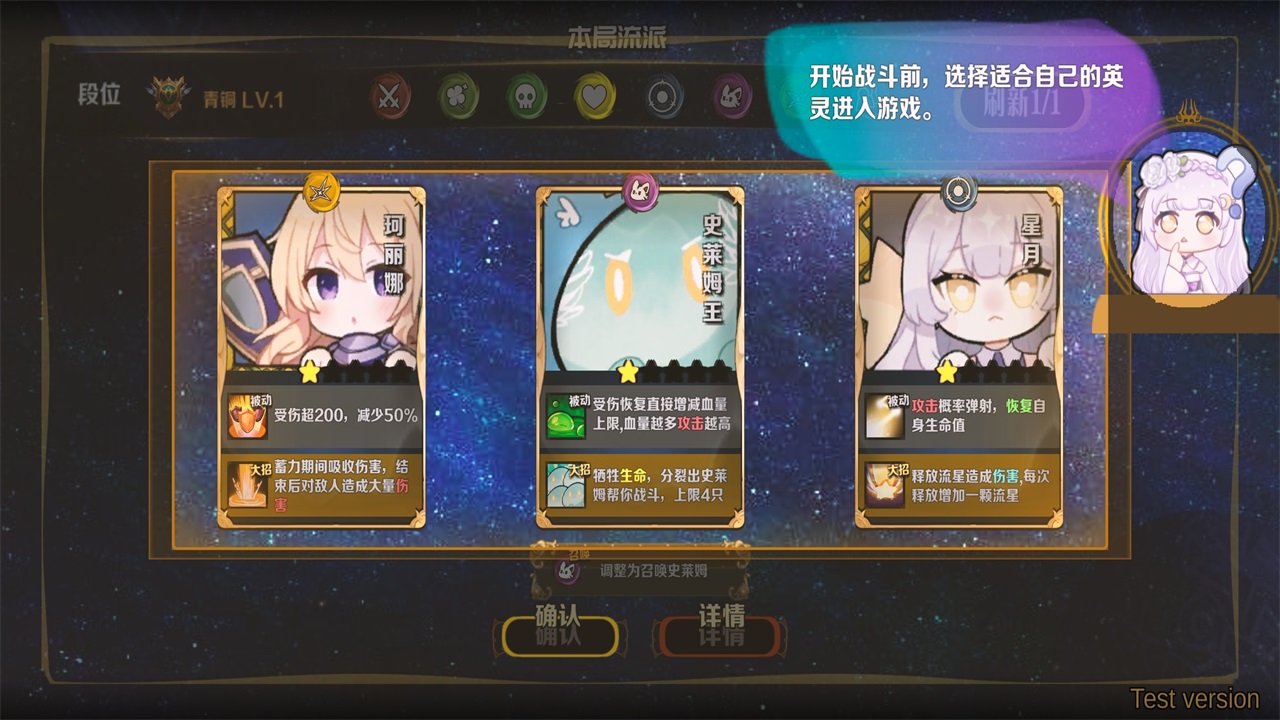Click the 星月 bouncing attack passive icon

coord(885,416)
